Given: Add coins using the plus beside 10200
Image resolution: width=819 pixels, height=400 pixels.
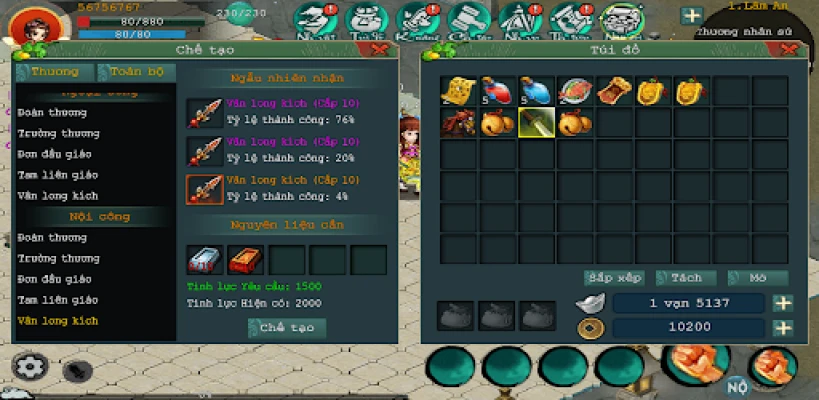Looking at the screenshot, I should (783, 327).
